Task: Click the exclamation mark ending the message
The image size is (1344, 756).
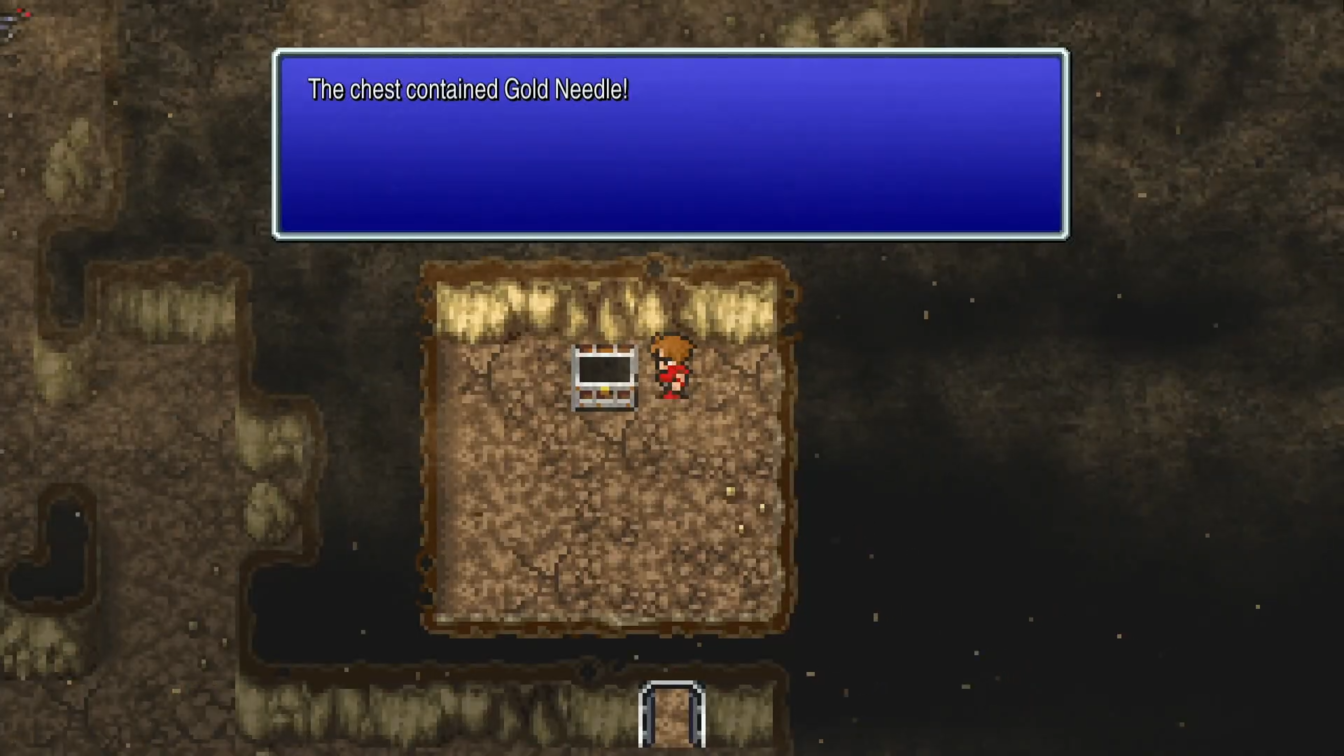Action: (626, 90)
